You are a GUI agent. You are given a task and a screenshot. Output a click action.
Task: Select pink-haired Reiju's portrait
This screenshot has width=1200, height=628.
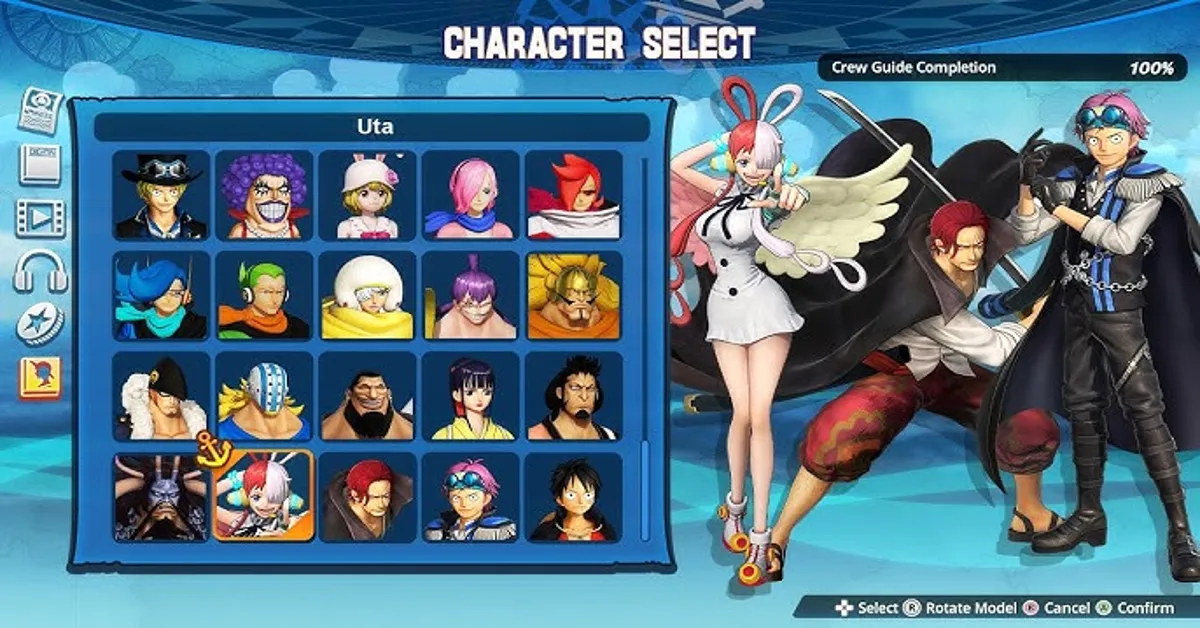(x=470, y=196)
